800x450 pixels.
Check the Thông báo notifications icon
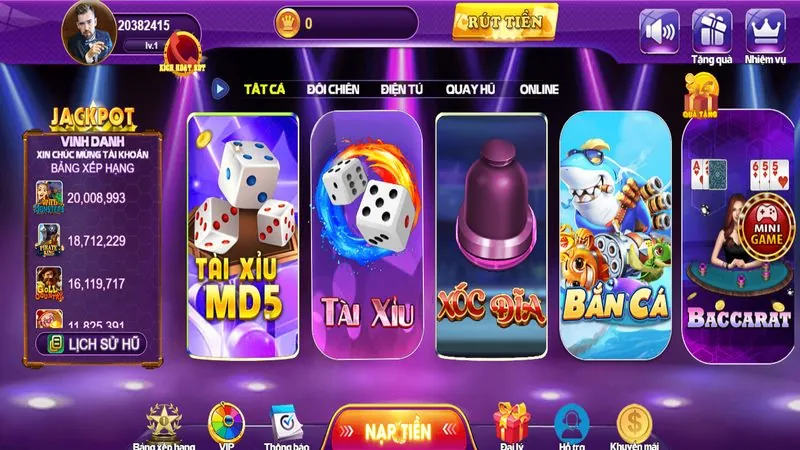click(286, 425)
